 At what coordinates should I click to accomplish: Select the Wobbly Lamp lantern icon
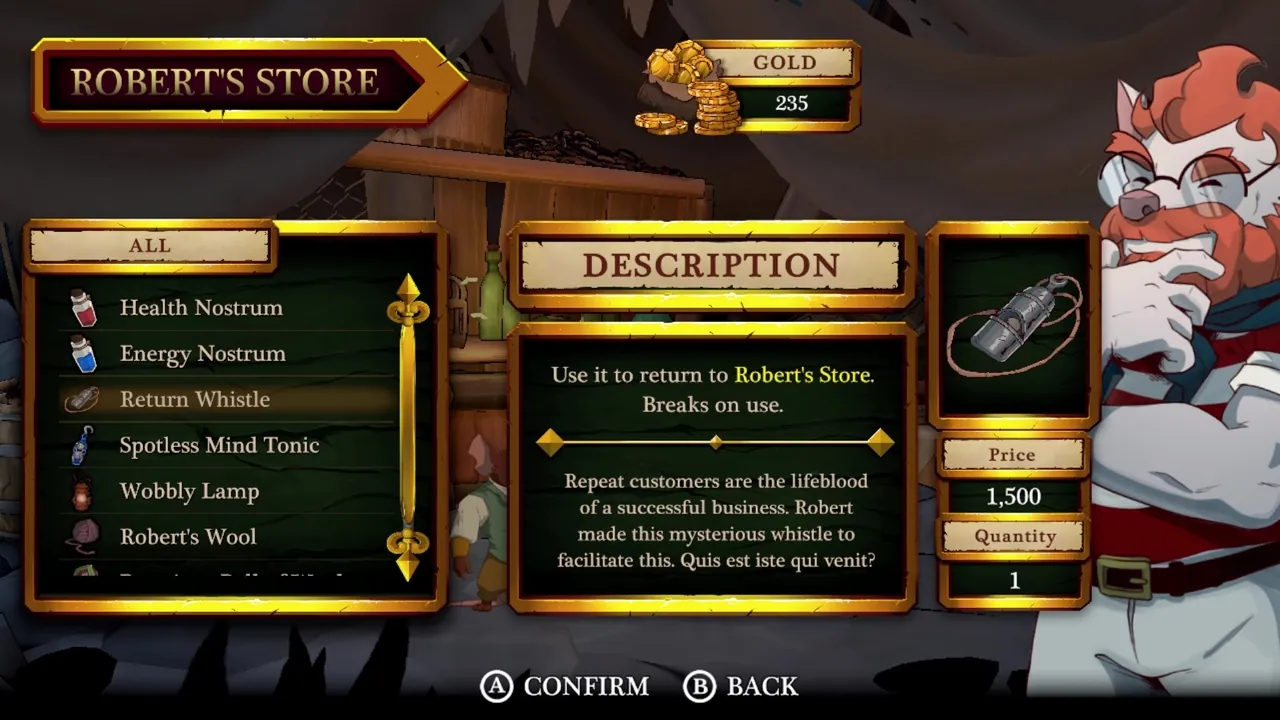tap(83, 491)
